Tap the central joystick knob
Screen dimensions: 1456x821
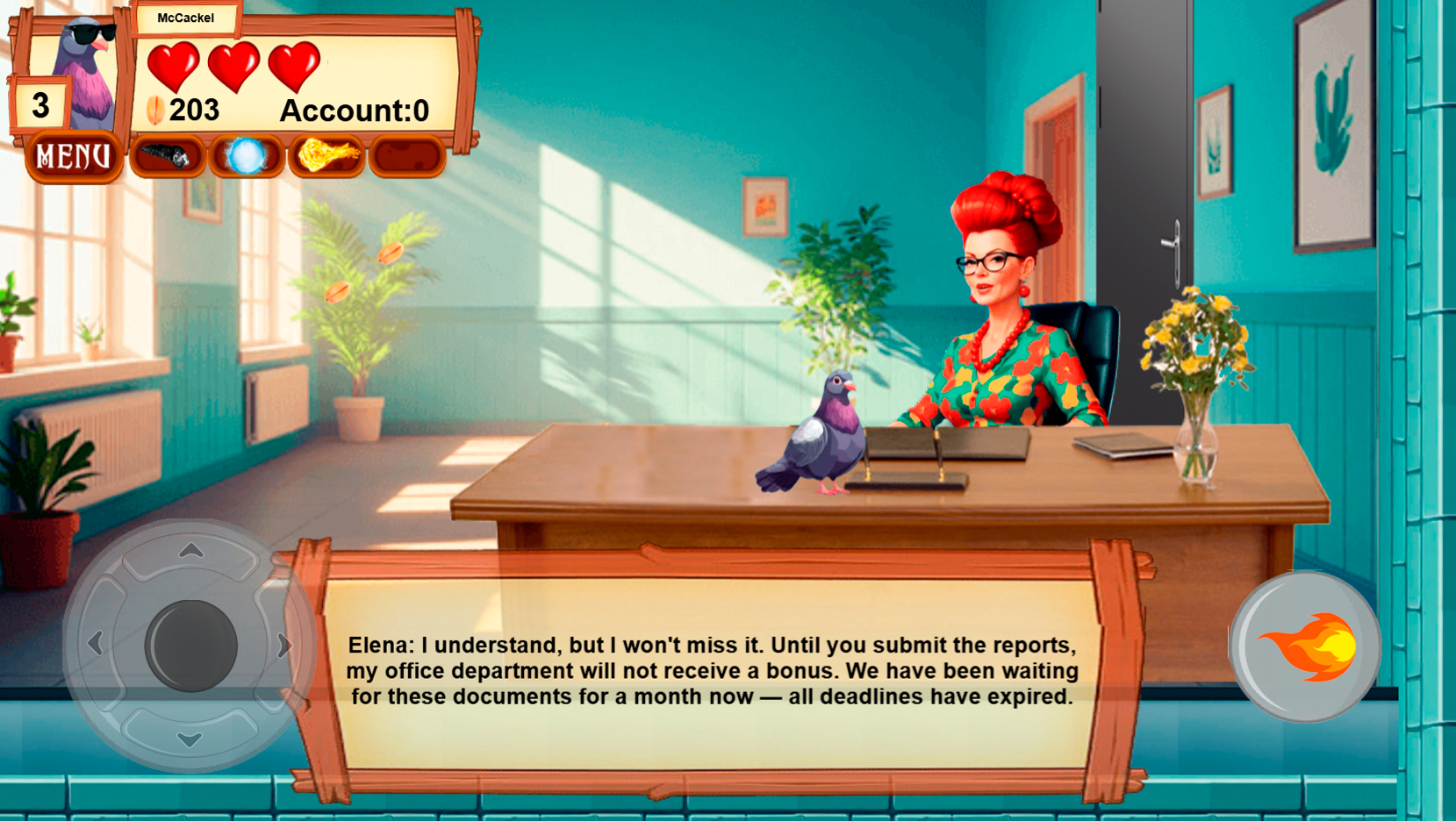(191, 645)
